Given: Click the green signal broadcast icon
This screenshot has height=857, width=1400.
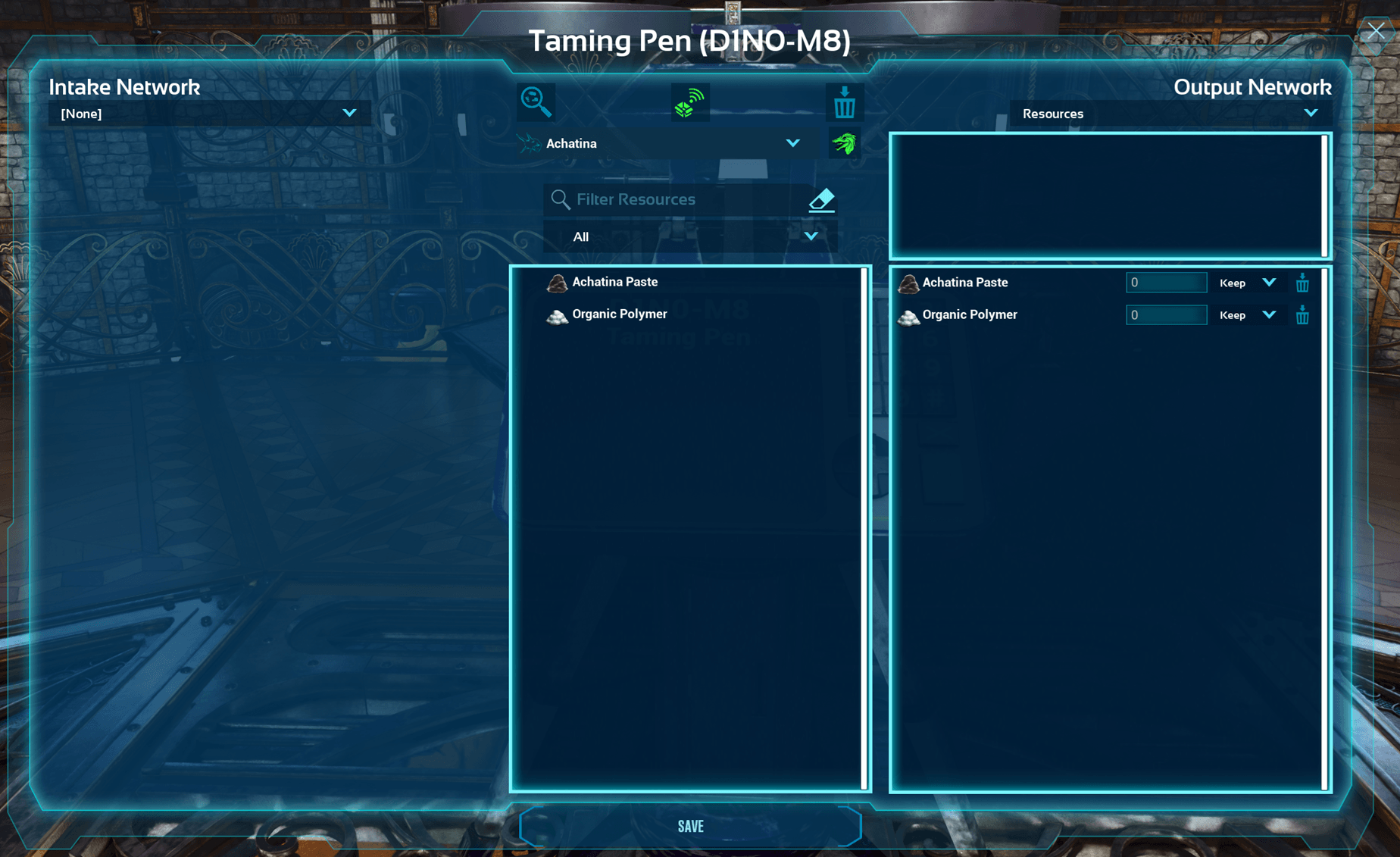Looking at the screenshot, I should (689, 102).
